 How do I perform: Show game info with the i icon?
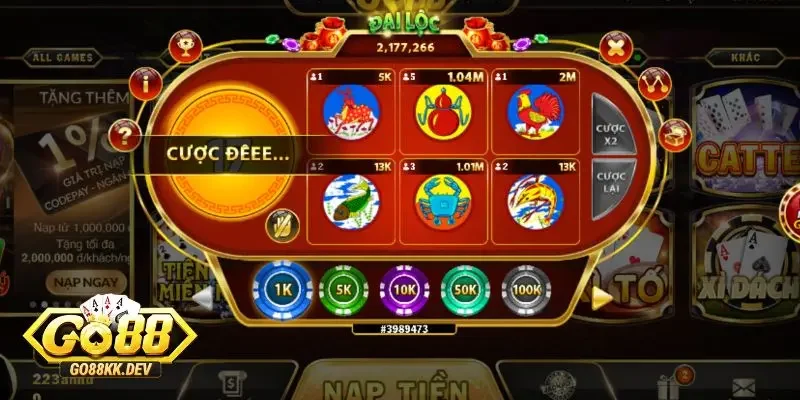tap(145, 82)
